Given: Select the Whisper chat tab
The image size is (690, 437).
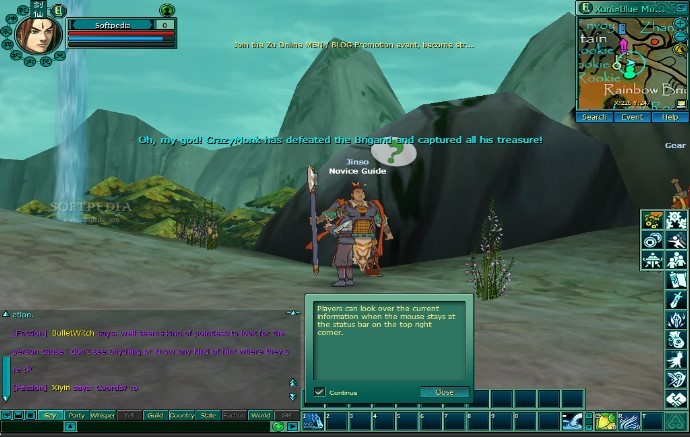Looking at the screenshot, I should [x=103, y=415].
